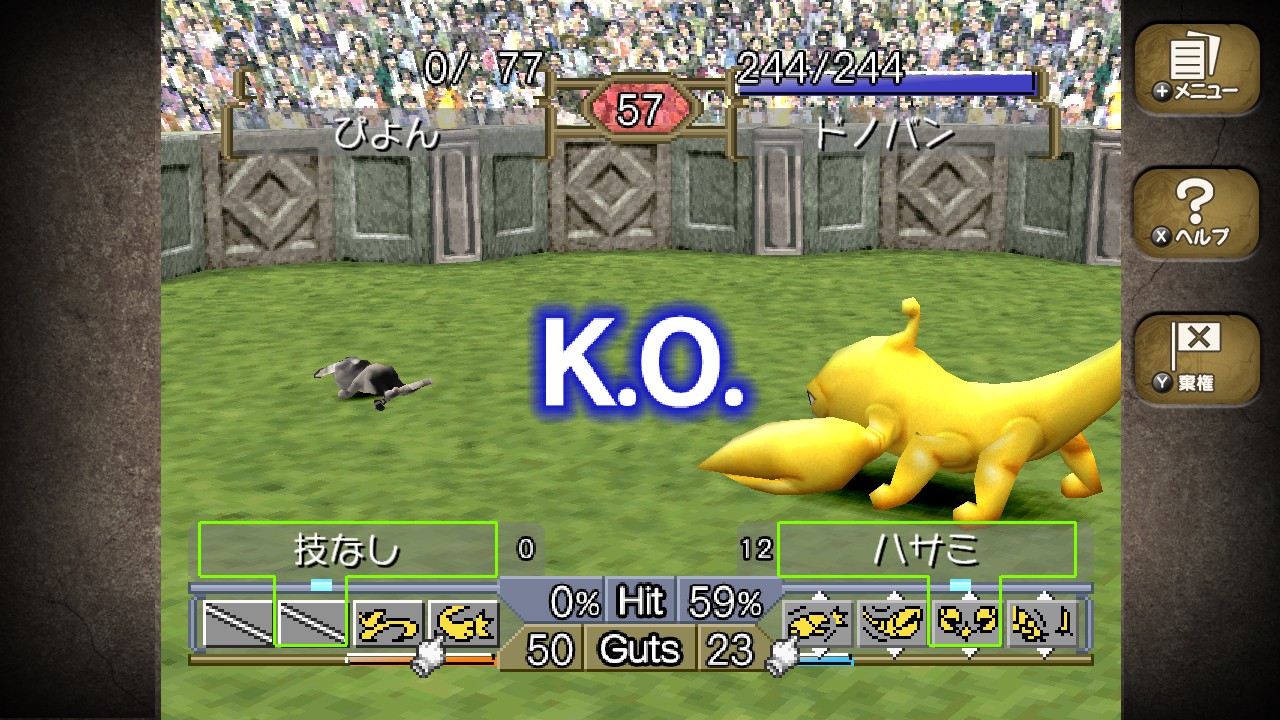Open the ヘルプ help button

pyautogui.click(x=1196, y=214)
